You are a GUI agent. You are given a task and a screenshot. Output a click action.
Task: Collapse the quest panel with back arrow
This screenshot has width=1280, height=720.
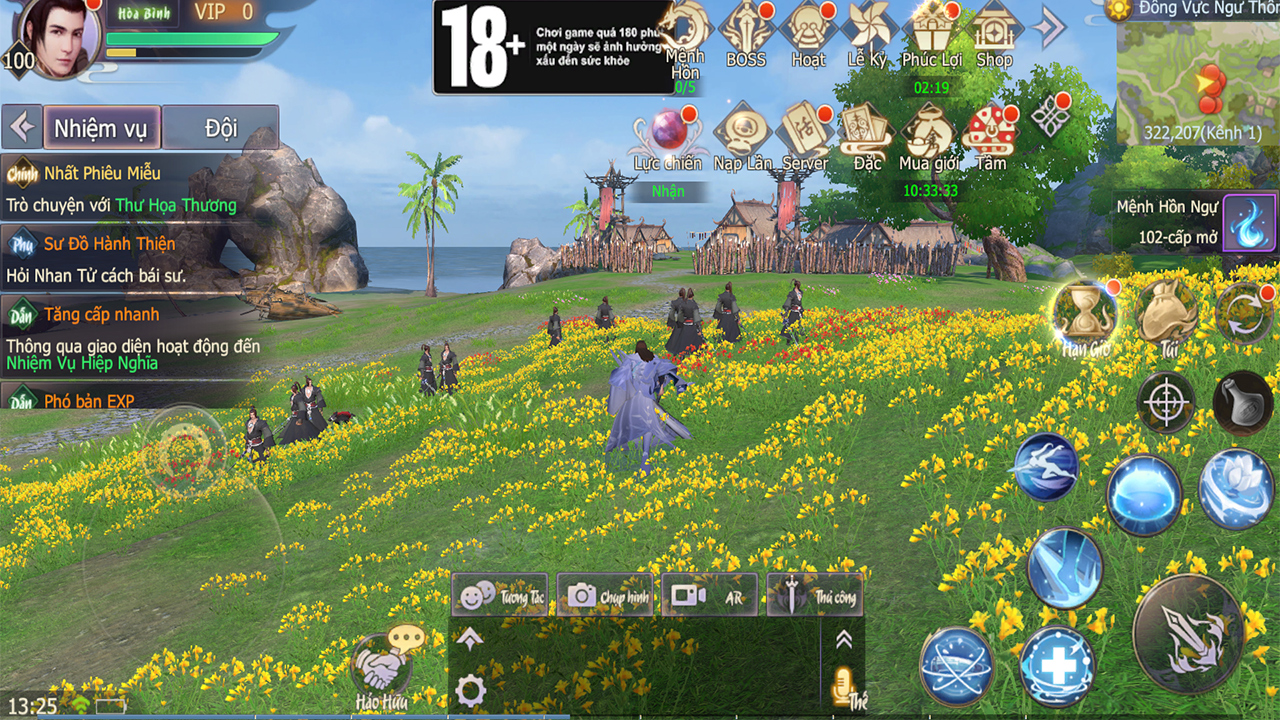(22, 126)
